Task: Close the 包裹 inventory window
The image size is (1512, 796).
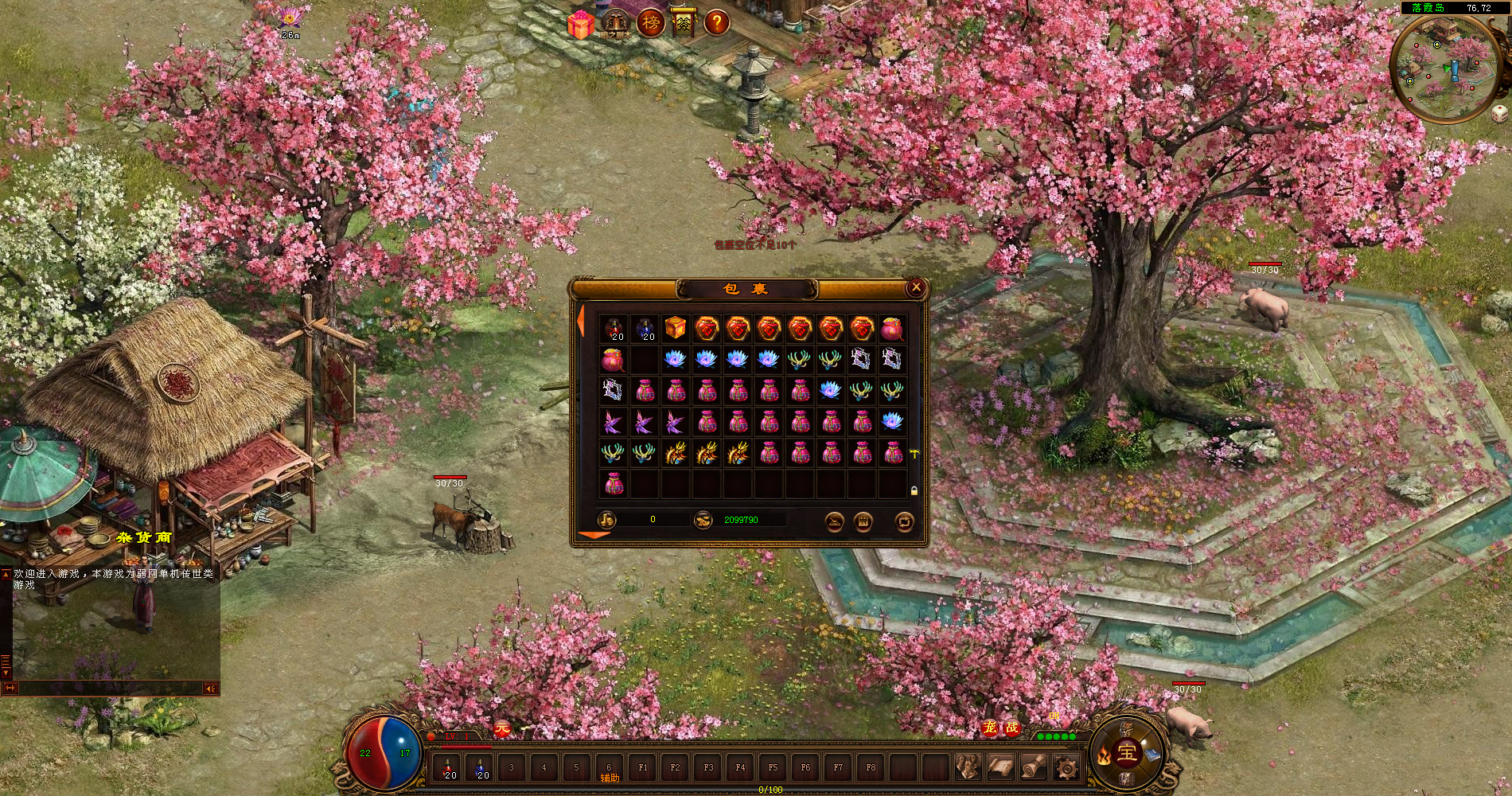Action: (916, 287)
